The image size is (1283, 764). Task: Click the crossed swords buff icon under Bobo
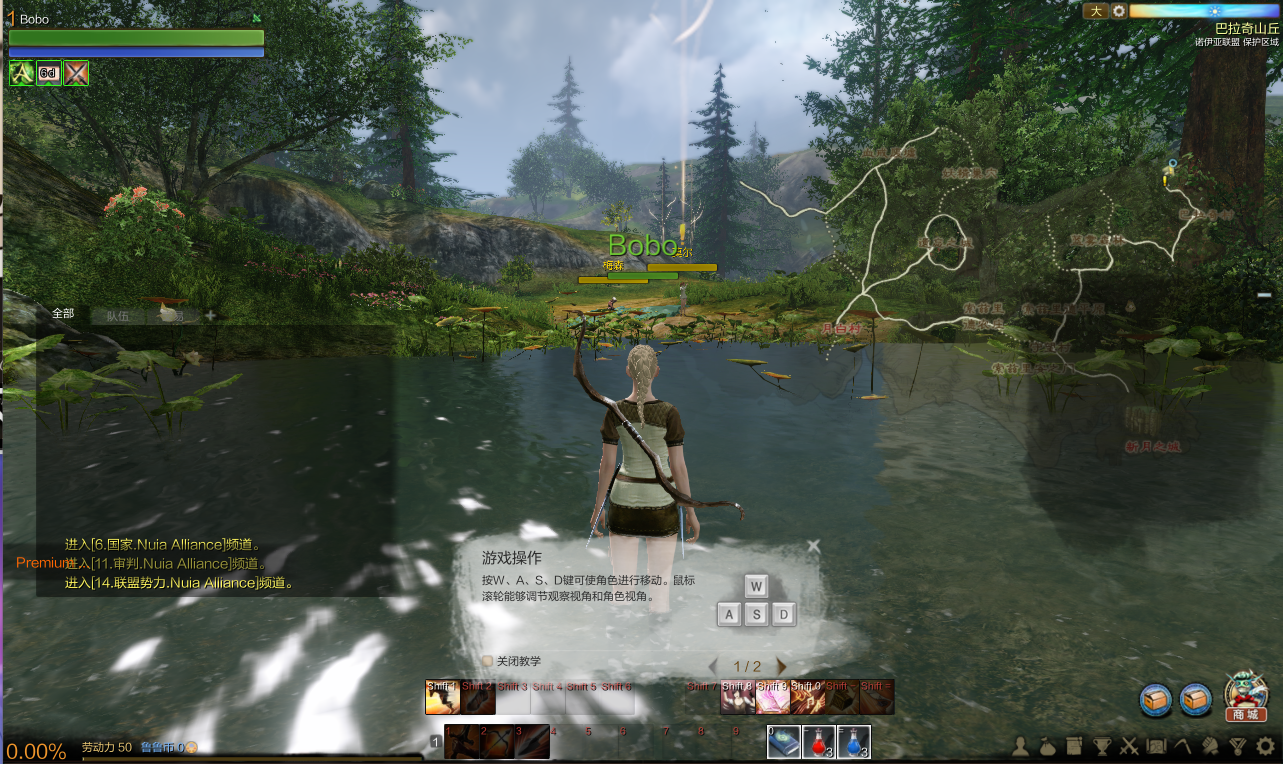click(x=76, y=73)
